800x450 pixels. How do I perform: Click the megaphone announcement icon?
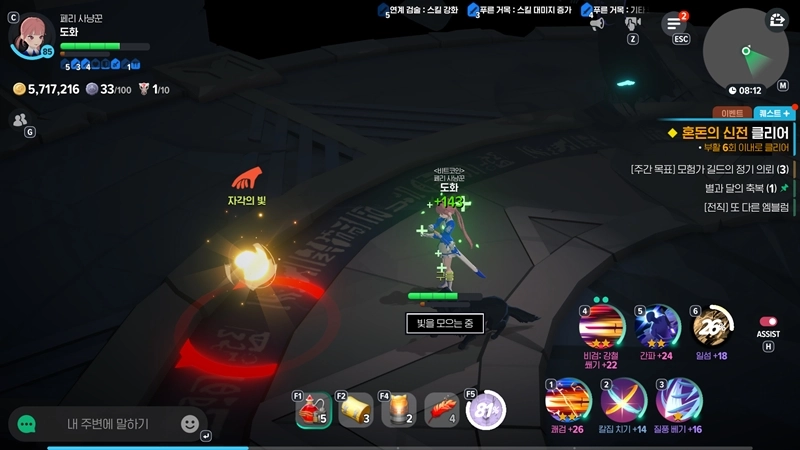(x=597, y=23)
